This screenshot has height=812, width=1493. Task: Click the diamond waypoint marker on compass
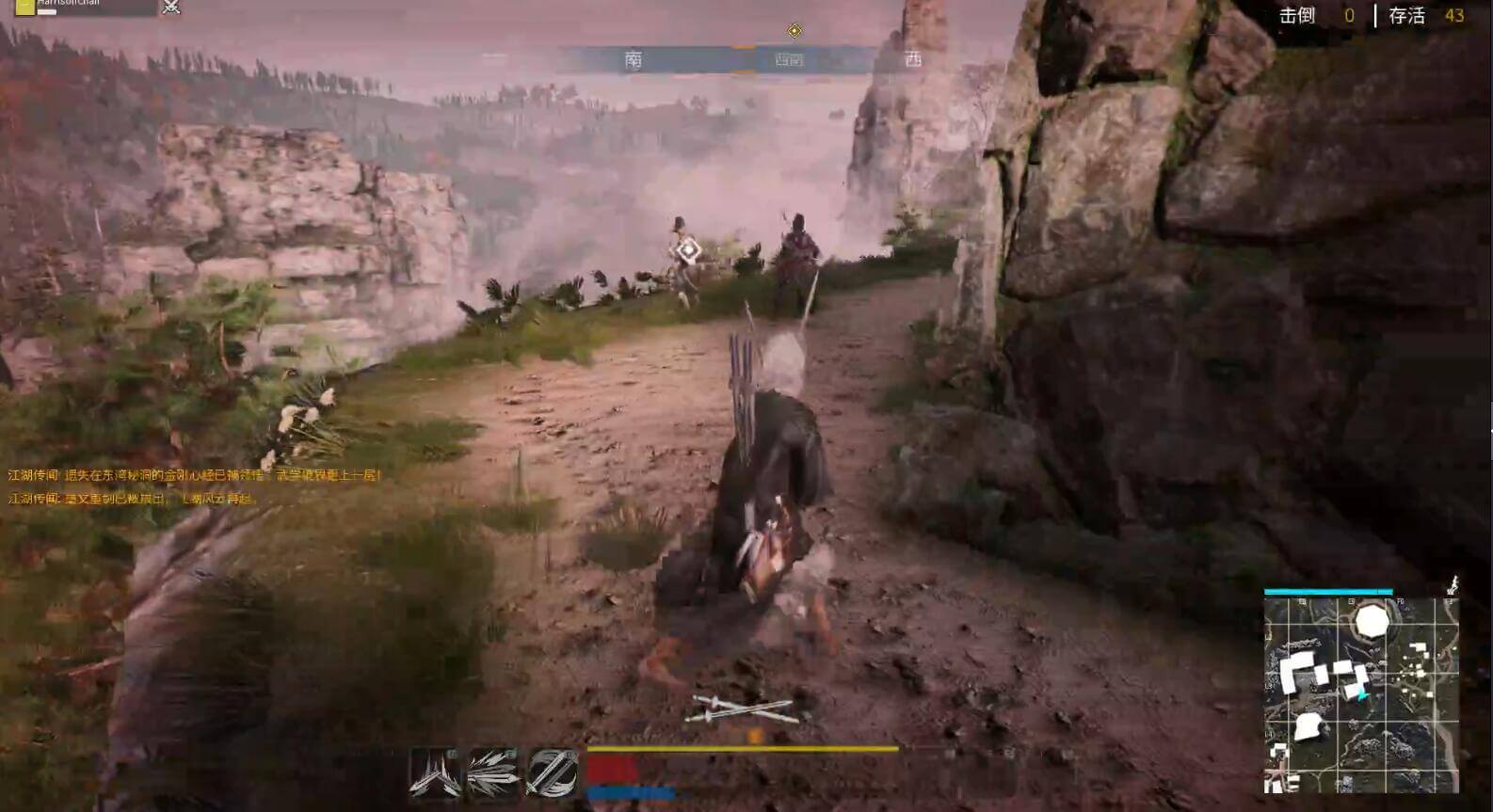coord(795,31)
